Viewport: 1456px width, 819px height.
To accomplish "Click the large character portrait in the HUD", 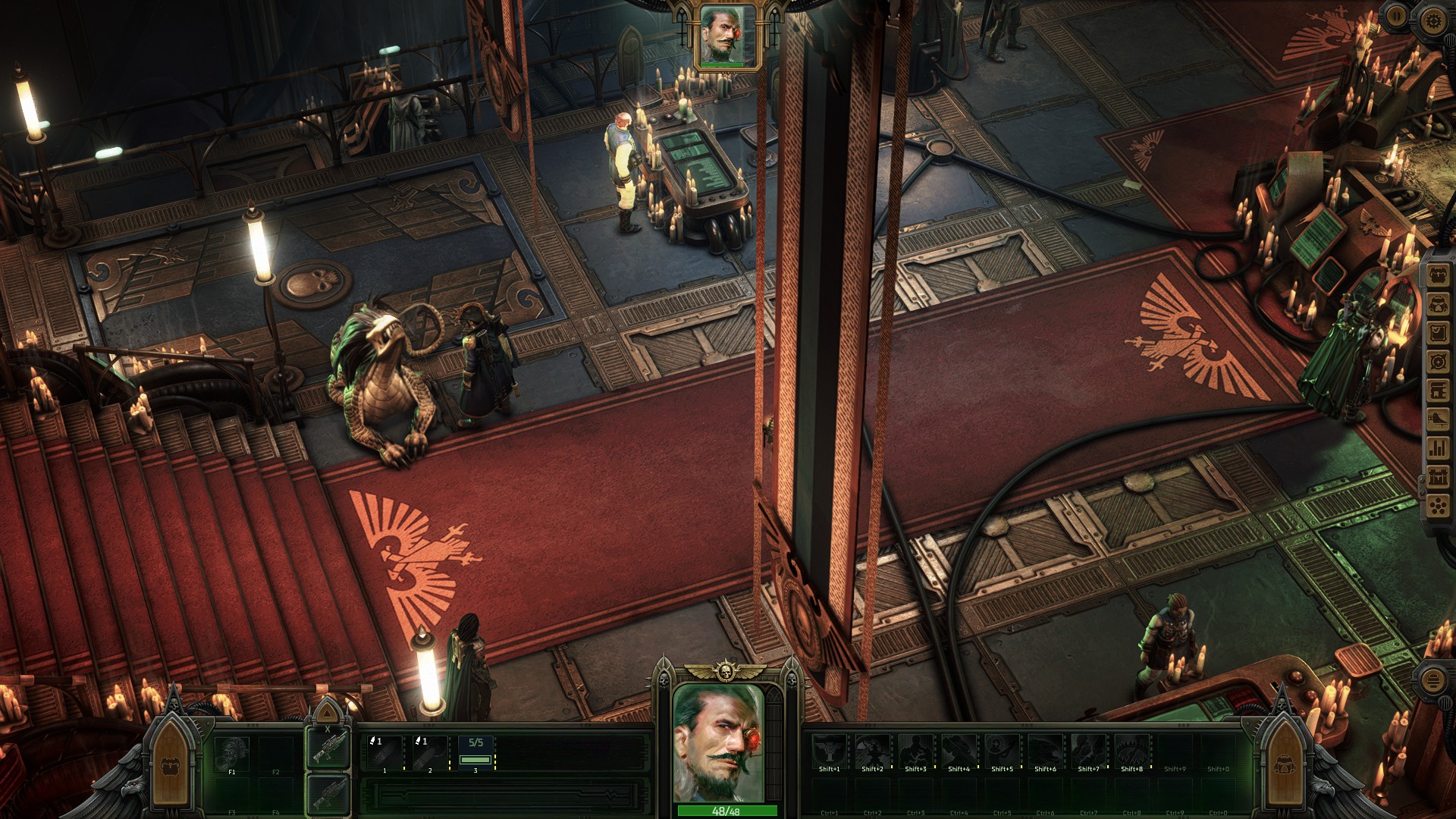I will (x=718, y=742).
